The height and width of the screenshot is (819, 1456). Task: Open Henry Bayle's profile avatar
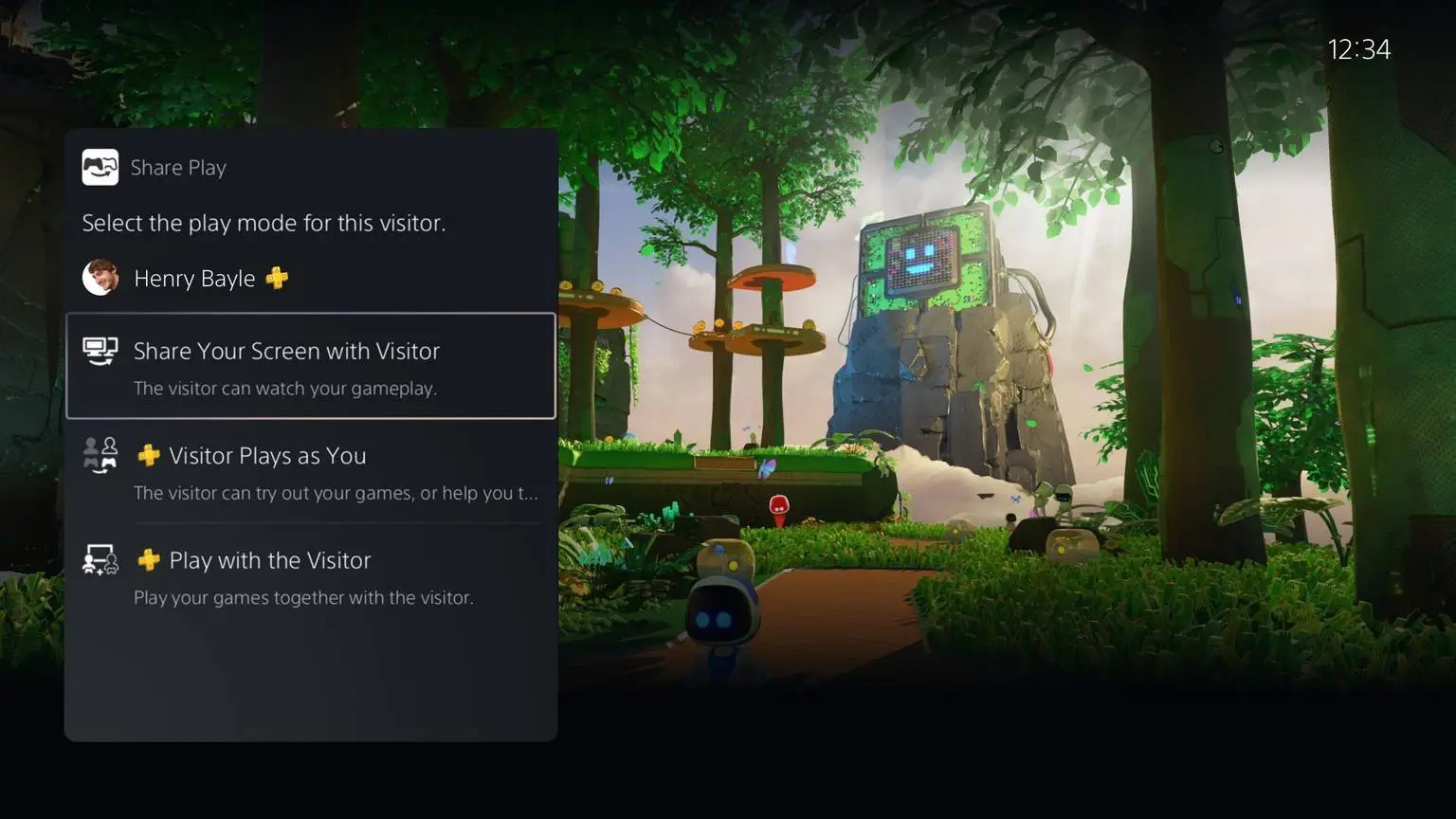click(100, 278)
